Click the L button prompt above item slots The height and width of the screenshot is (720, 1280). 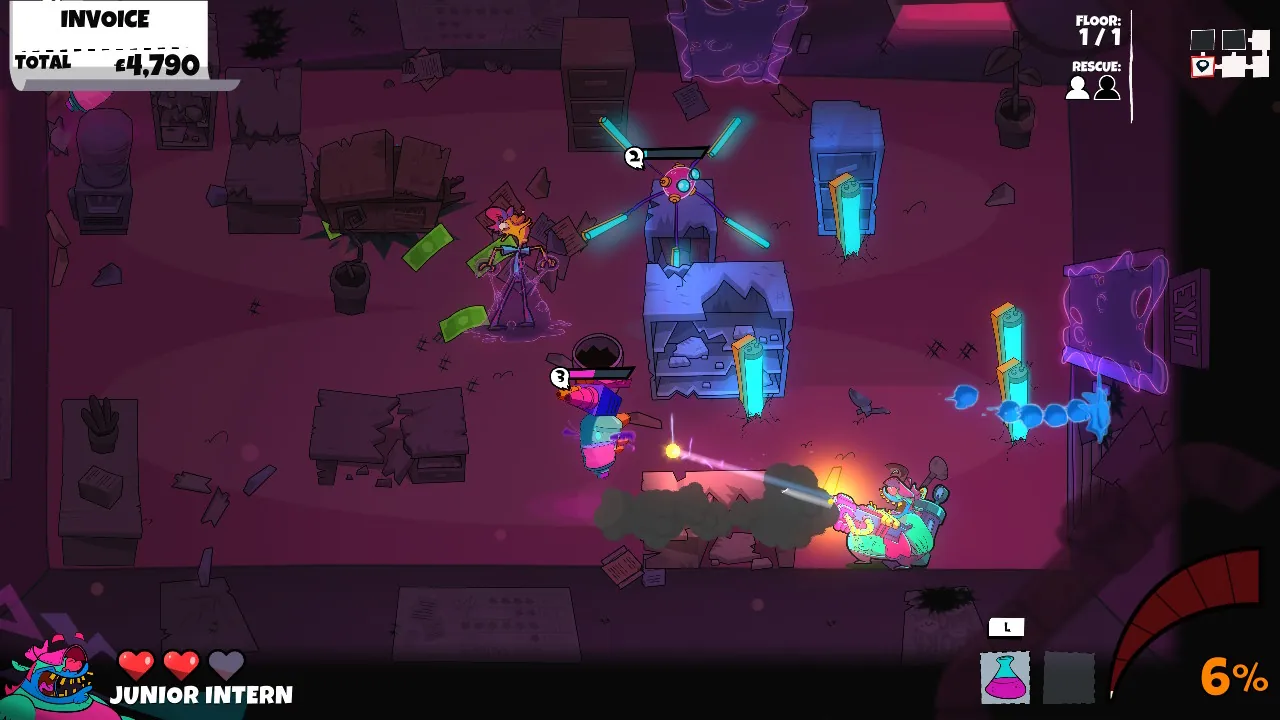pos(1006,626)
